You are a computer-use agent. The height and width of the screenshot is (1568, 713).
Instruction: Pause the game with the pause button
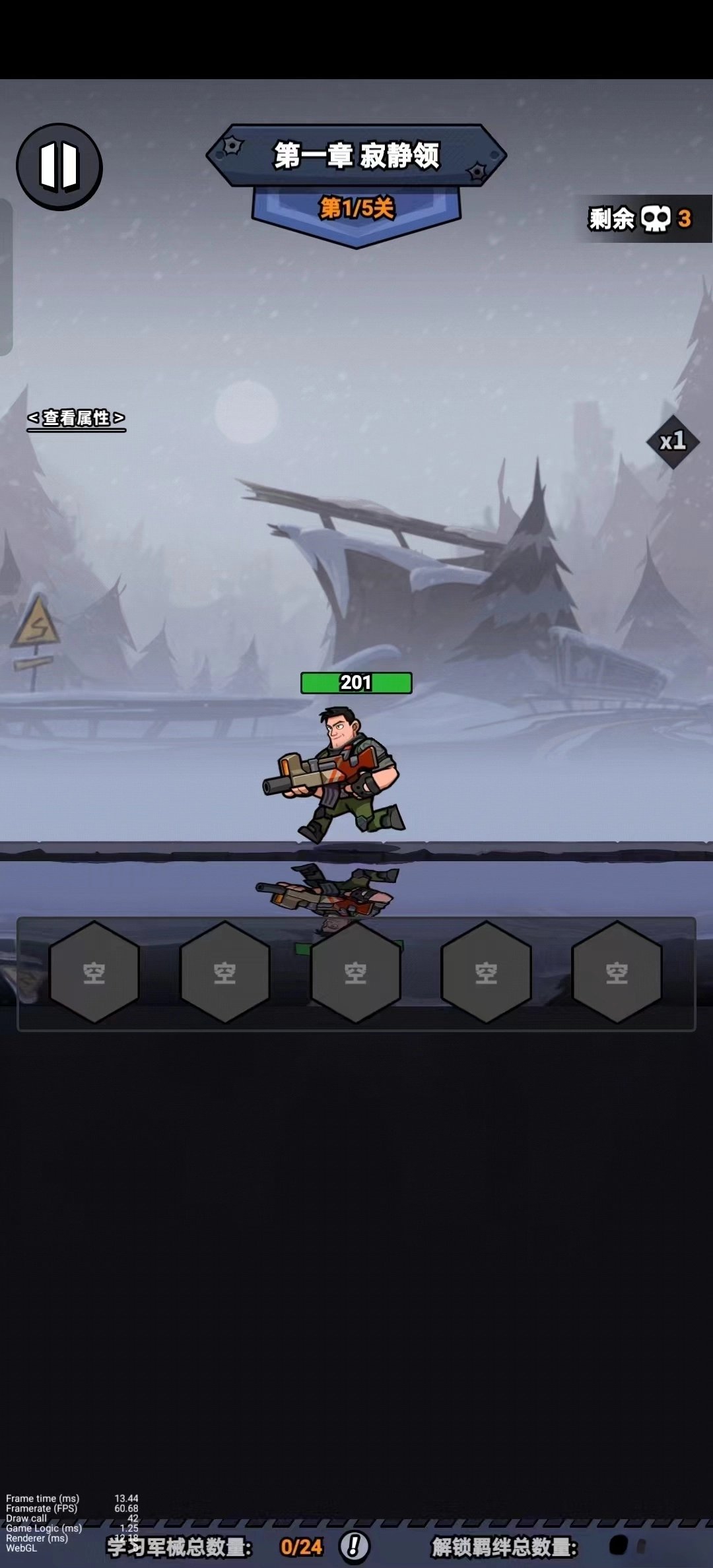59,166
